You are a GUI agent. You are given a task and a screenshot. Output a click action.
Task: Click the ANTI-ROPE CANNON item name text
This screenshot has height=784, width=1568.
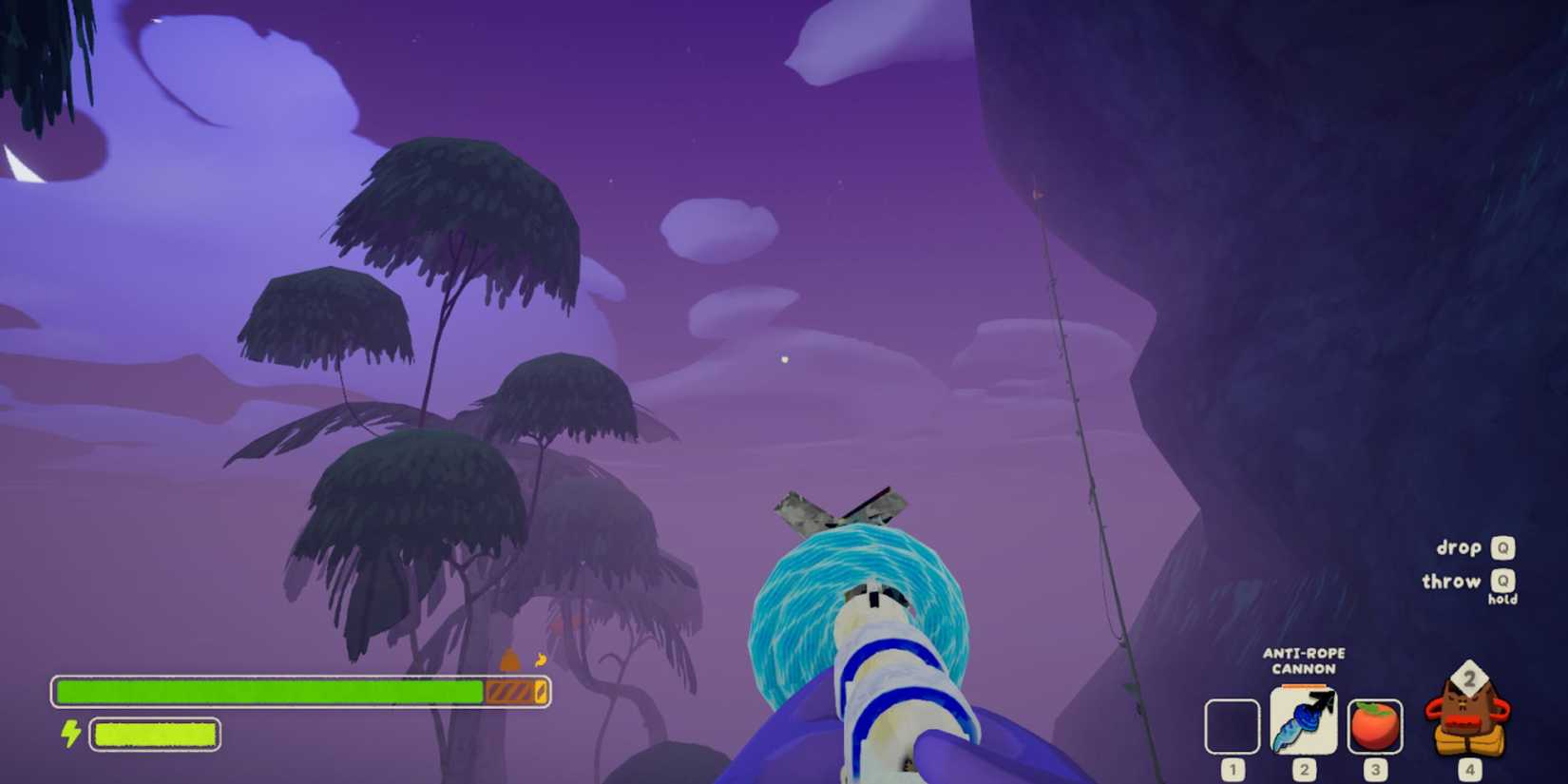pos(1305,660)
